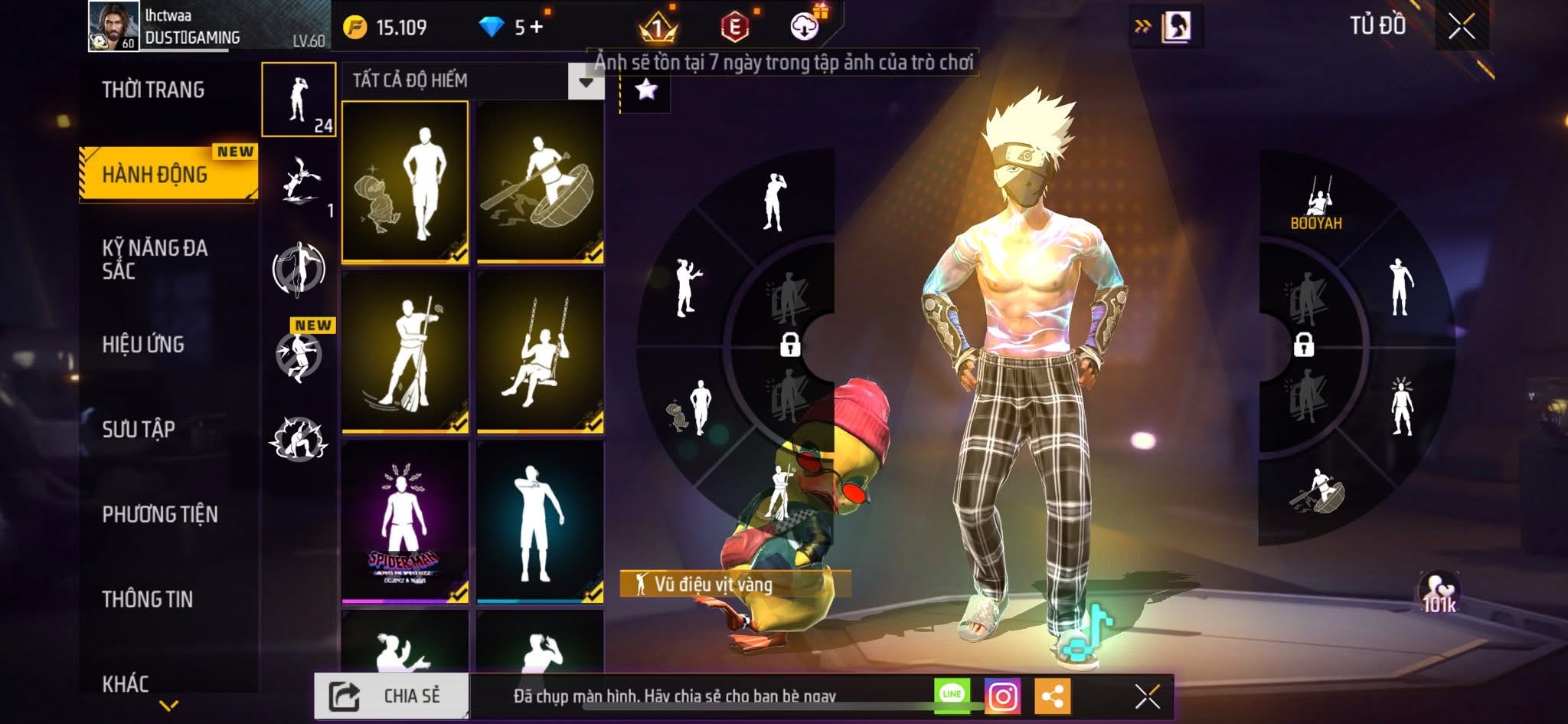This screenshot has width=1568, height=724.
Task: Select the Kỹ Năng Đa Sắc menu
Action: pyautogui.click(x=155, y=259)
